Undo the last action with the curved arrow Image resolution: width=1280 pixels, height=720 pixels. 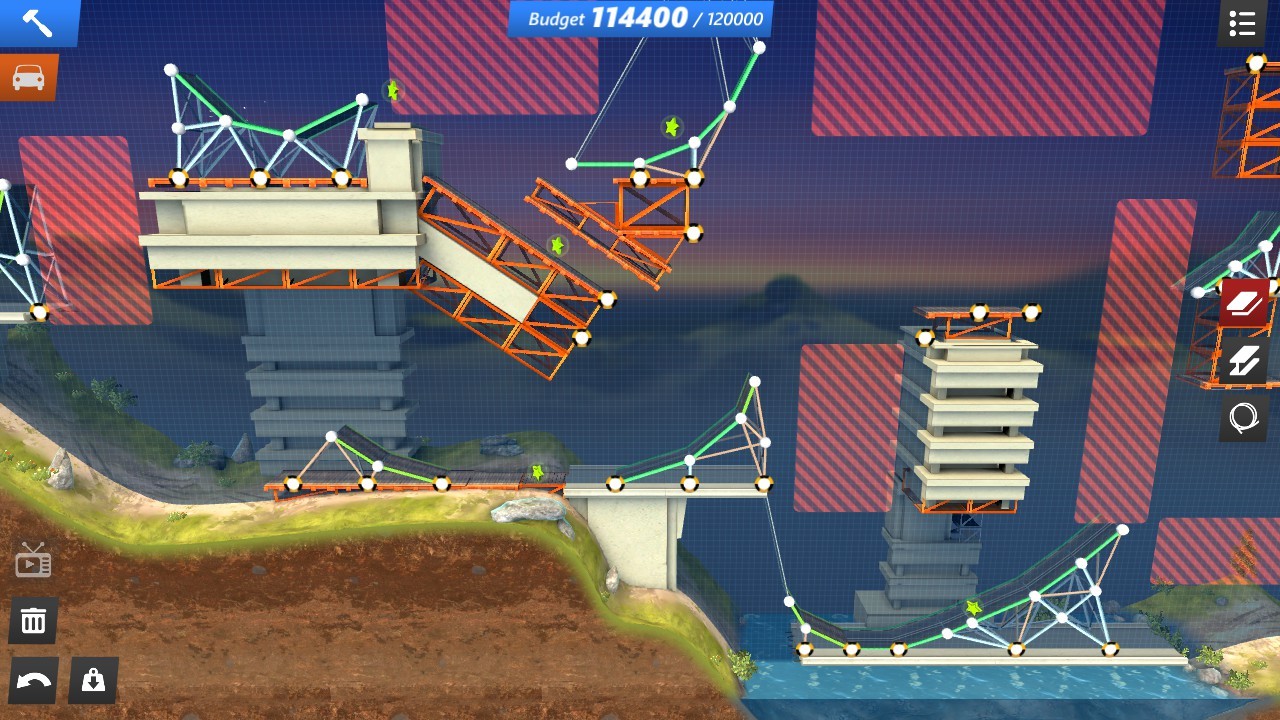pos(33,681)
